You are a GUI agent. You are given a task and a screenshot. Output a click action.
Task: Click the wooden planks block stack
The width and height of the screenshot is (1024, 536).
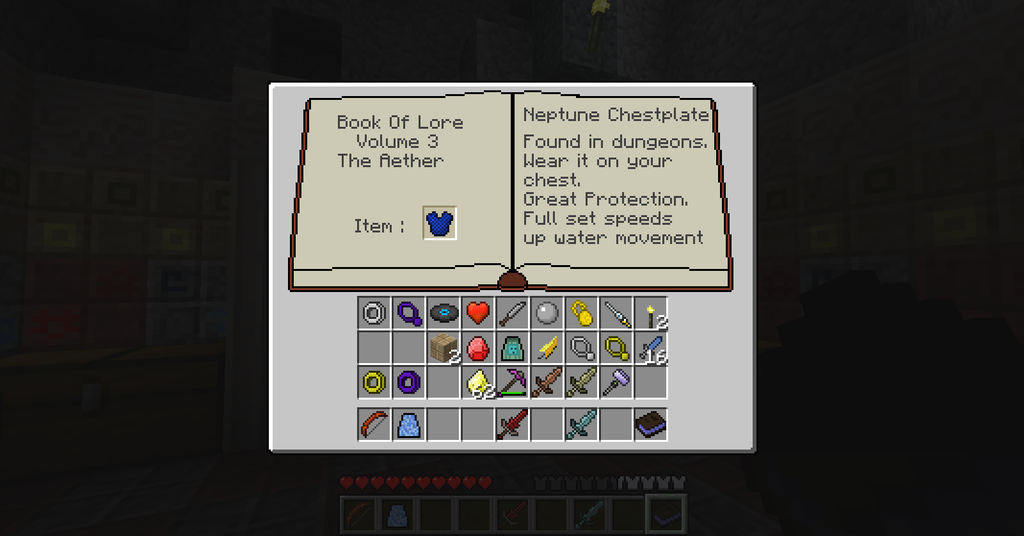(x=443, y=347)
